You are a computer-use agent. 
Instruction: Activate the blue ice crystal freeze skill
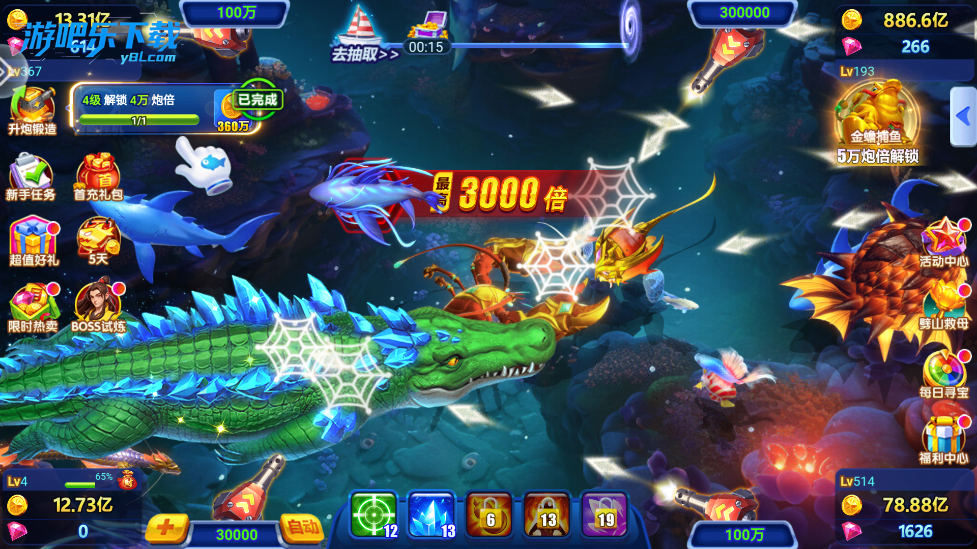point(431,515)
